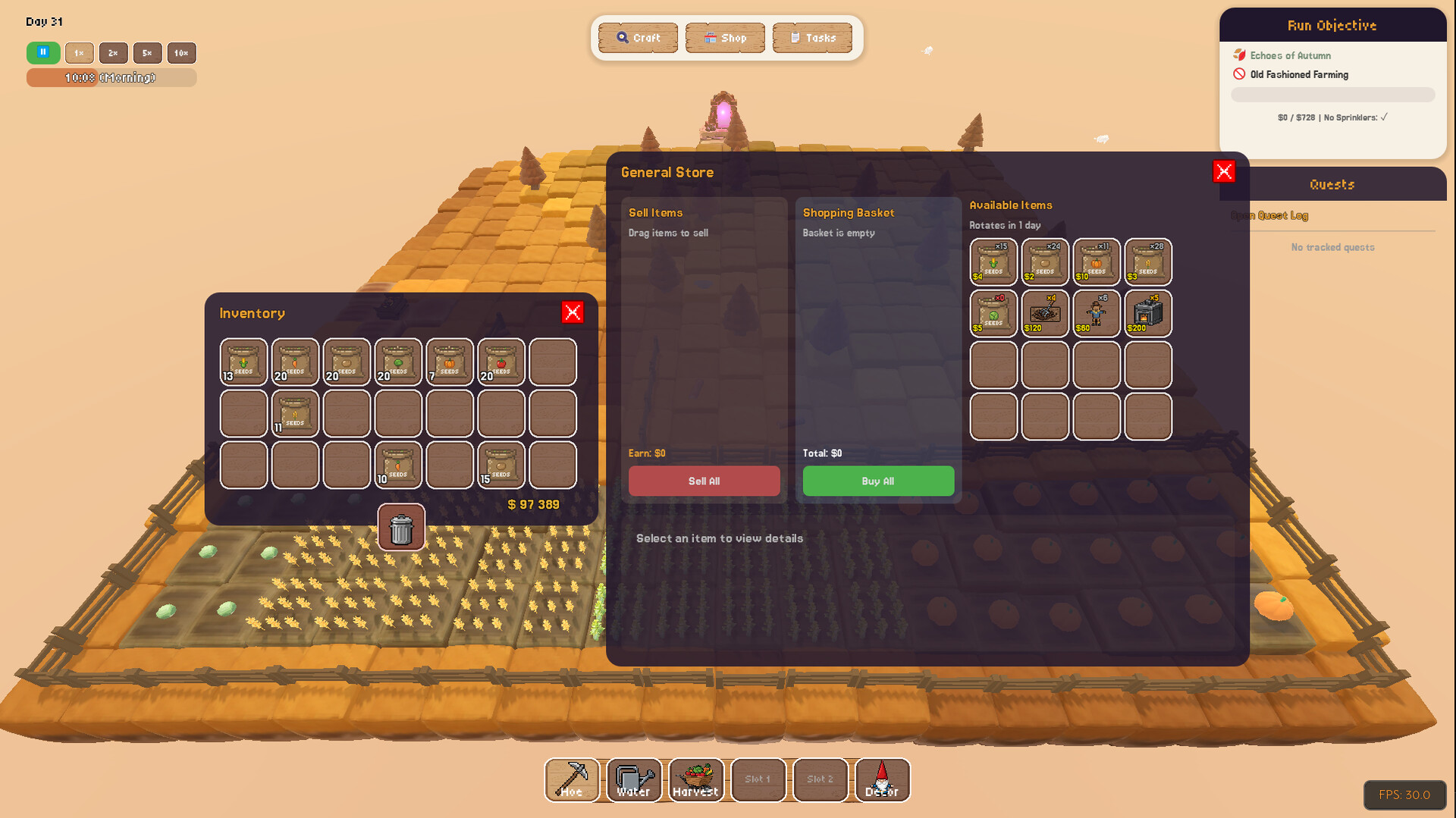Select the $10 pumpkin seeds in store
The height and width of the screenshot is (818, 1456).
coord(1097,262)
